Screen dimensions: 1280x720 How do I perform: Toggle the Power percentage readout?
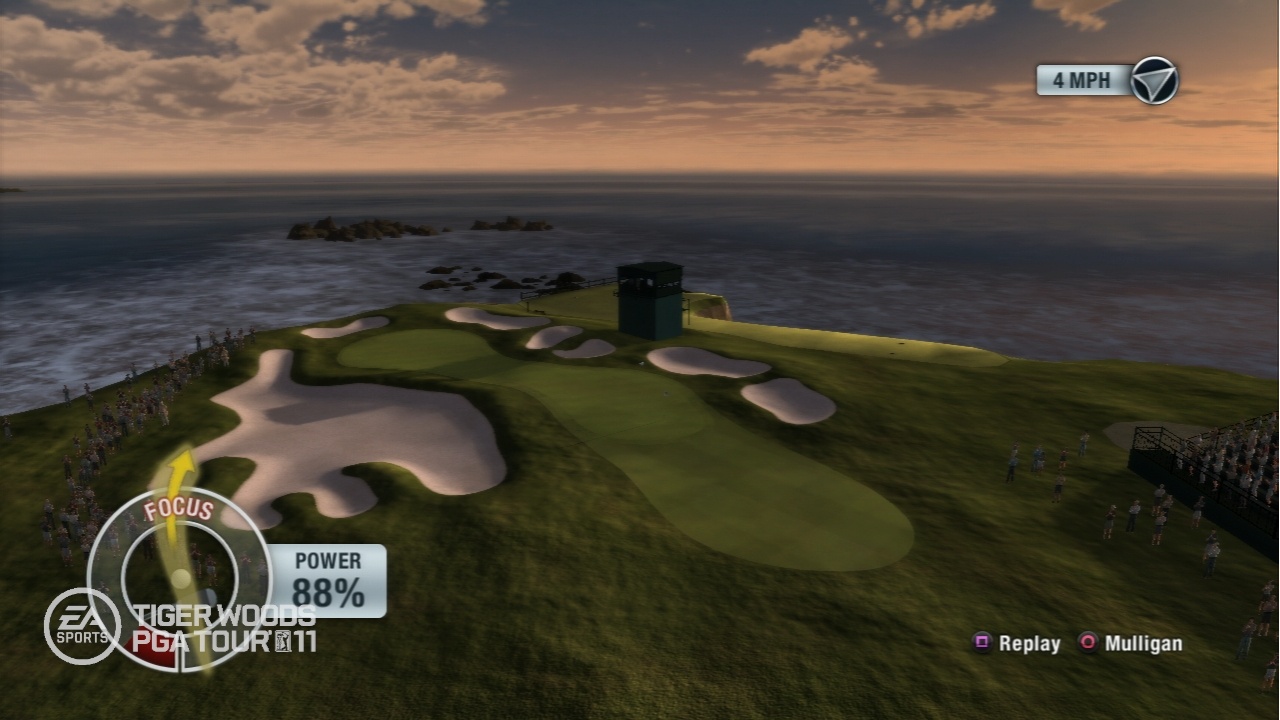(327, 592)
